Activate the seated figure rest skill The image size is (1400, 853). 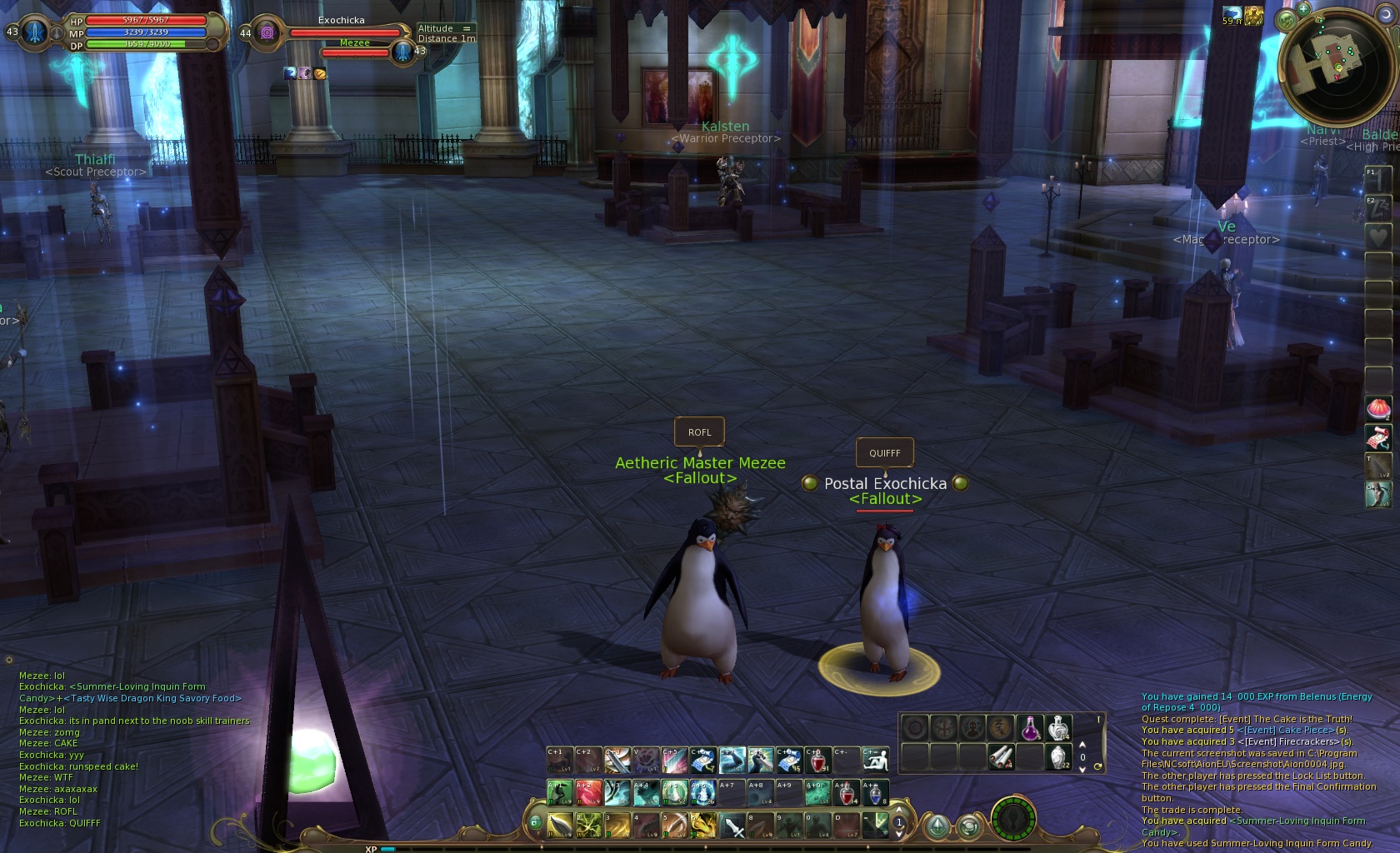[x=875, y=760]
